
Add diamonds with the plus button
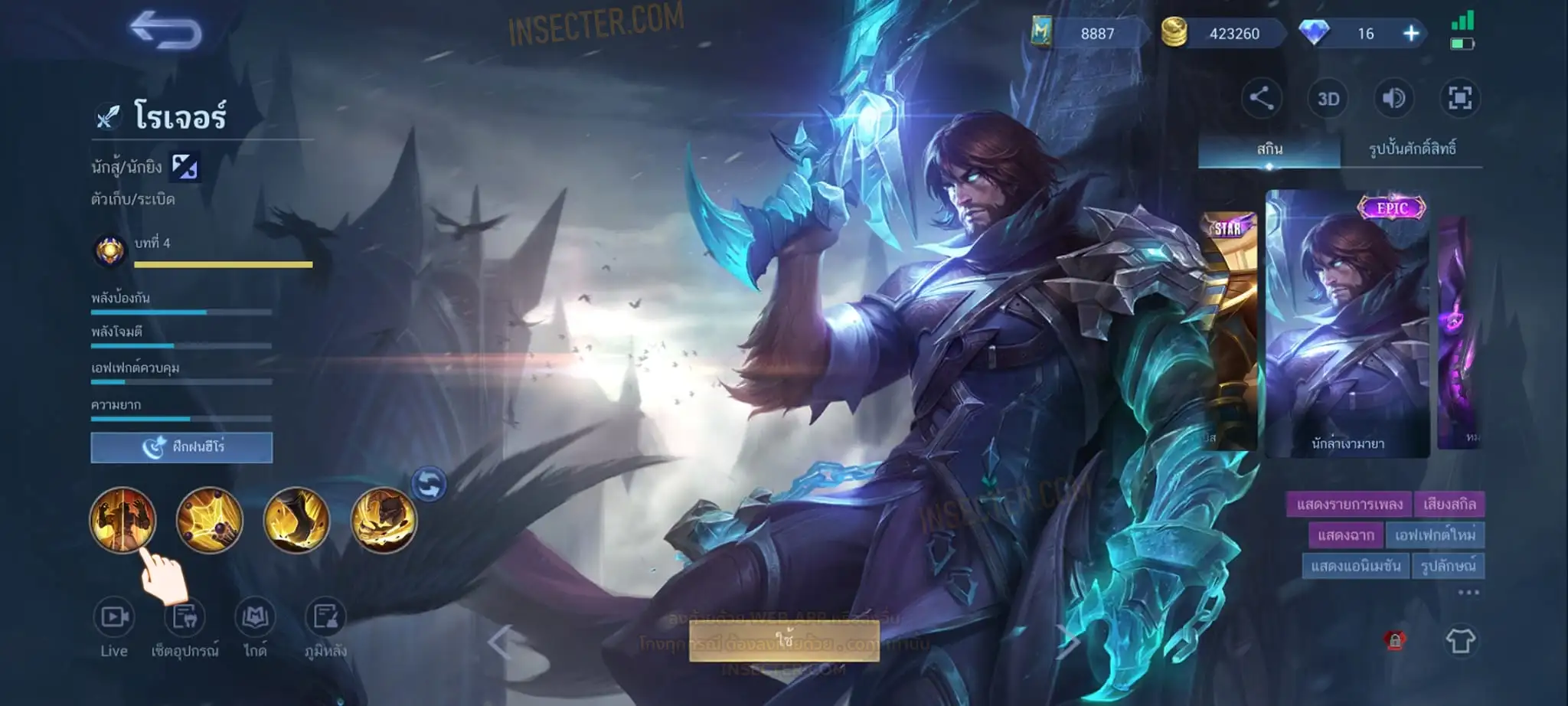[x=1411, y=34]
